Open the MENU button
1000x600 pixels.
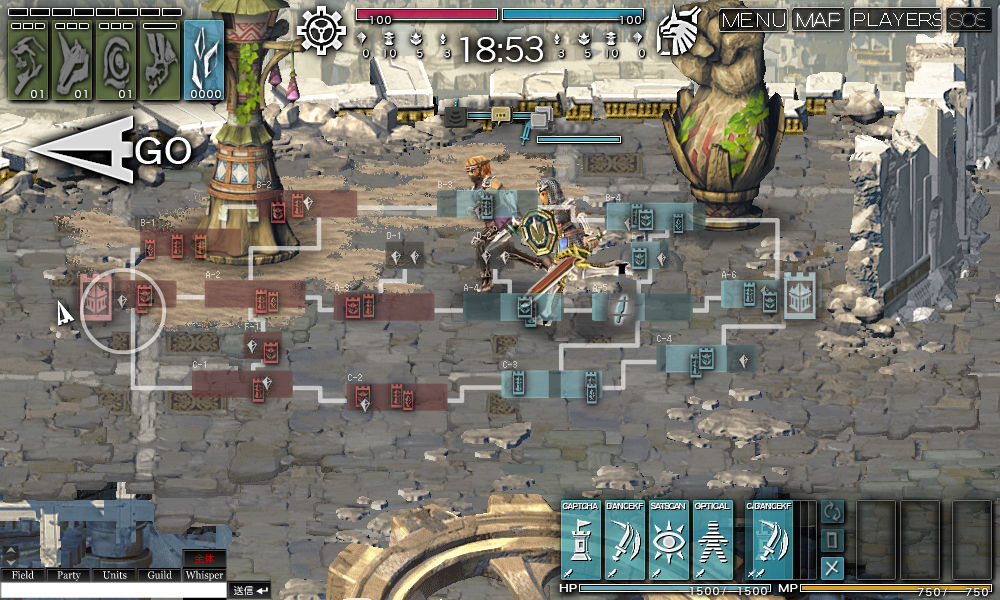[754, 20]
